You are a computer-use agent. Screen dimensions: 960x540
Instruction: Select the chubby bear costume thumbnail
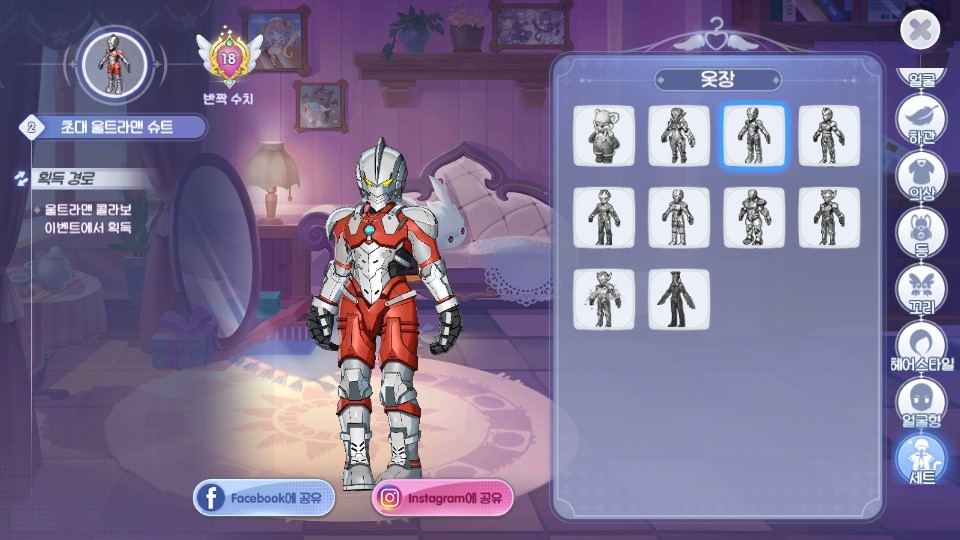click(604, 135)
